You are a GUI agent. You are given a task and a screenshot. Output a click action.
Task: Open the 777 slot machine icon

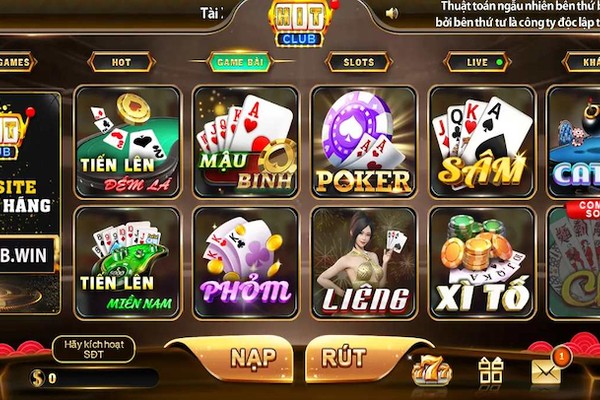tap(431, 372)
